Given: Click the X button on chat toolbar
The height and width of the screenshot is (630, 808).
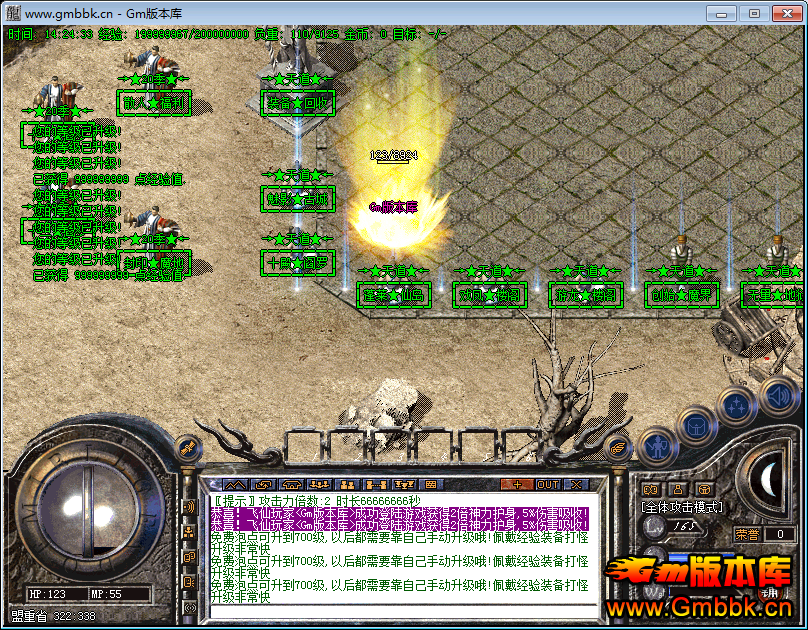Looking at the screenshot, I should point(577,484).
